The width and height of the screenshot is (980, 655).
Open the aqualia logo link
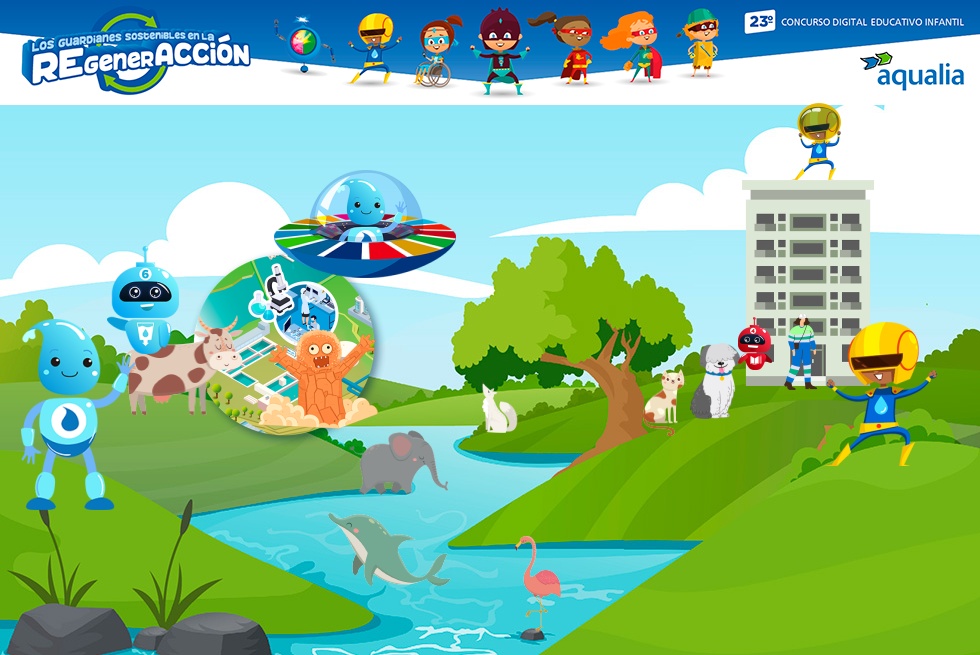(913, 71)
